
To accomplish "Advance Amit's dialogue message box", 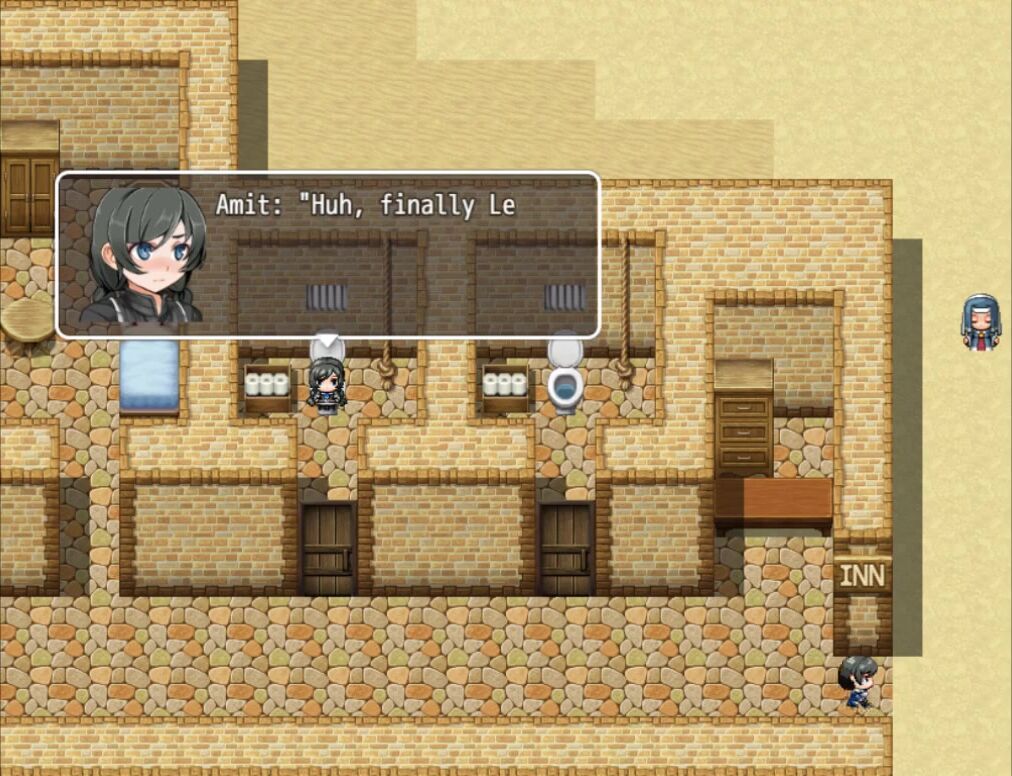I will point(328,256).
